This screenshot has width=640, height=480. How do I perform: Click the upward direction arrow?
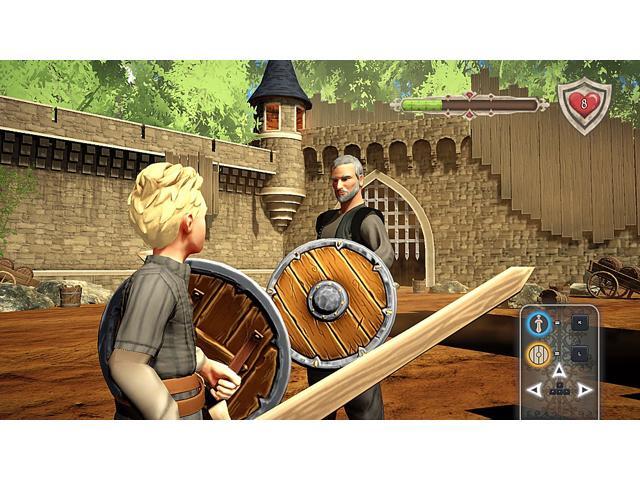(x=559, y=371)
